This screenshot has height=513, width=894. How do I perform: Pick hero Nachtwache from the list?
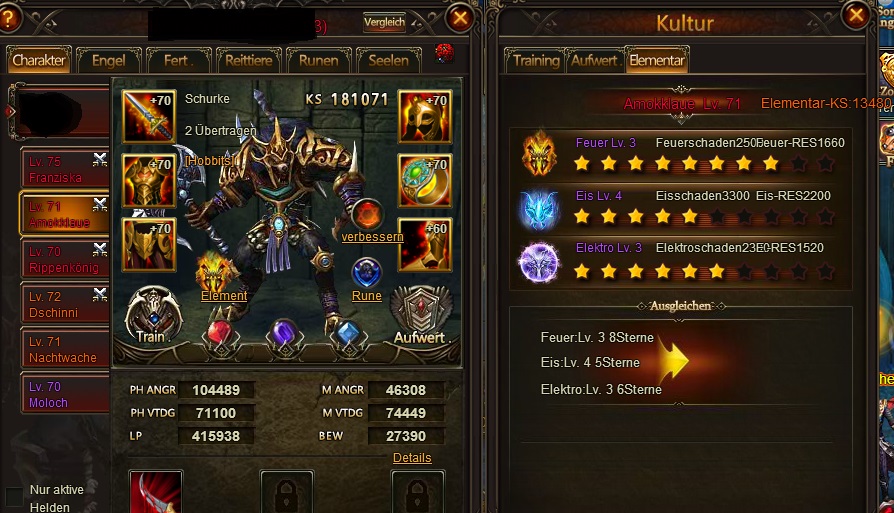64,349
